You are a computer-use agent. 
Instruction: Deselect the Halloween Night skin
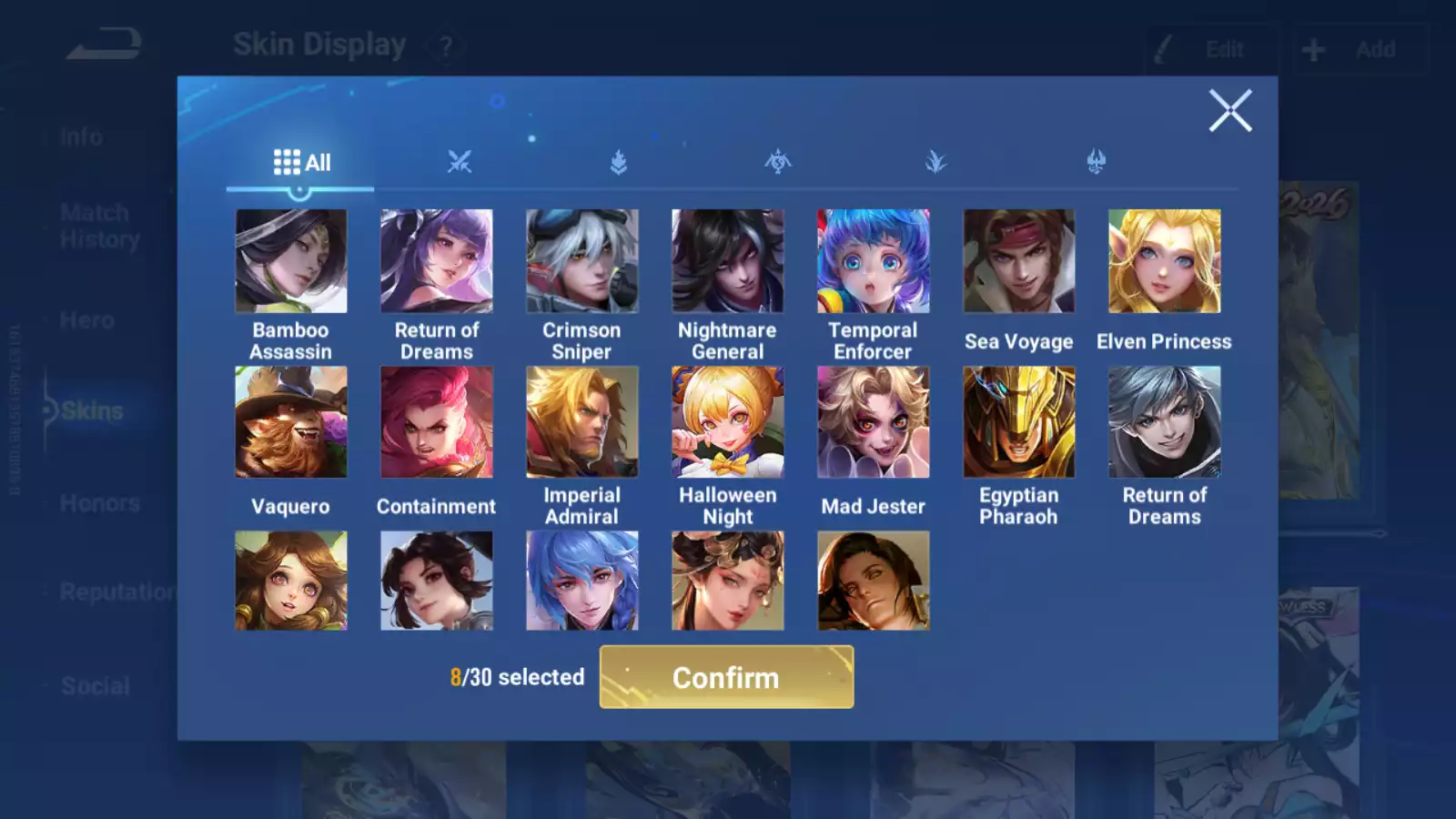[x=727, y=421]
